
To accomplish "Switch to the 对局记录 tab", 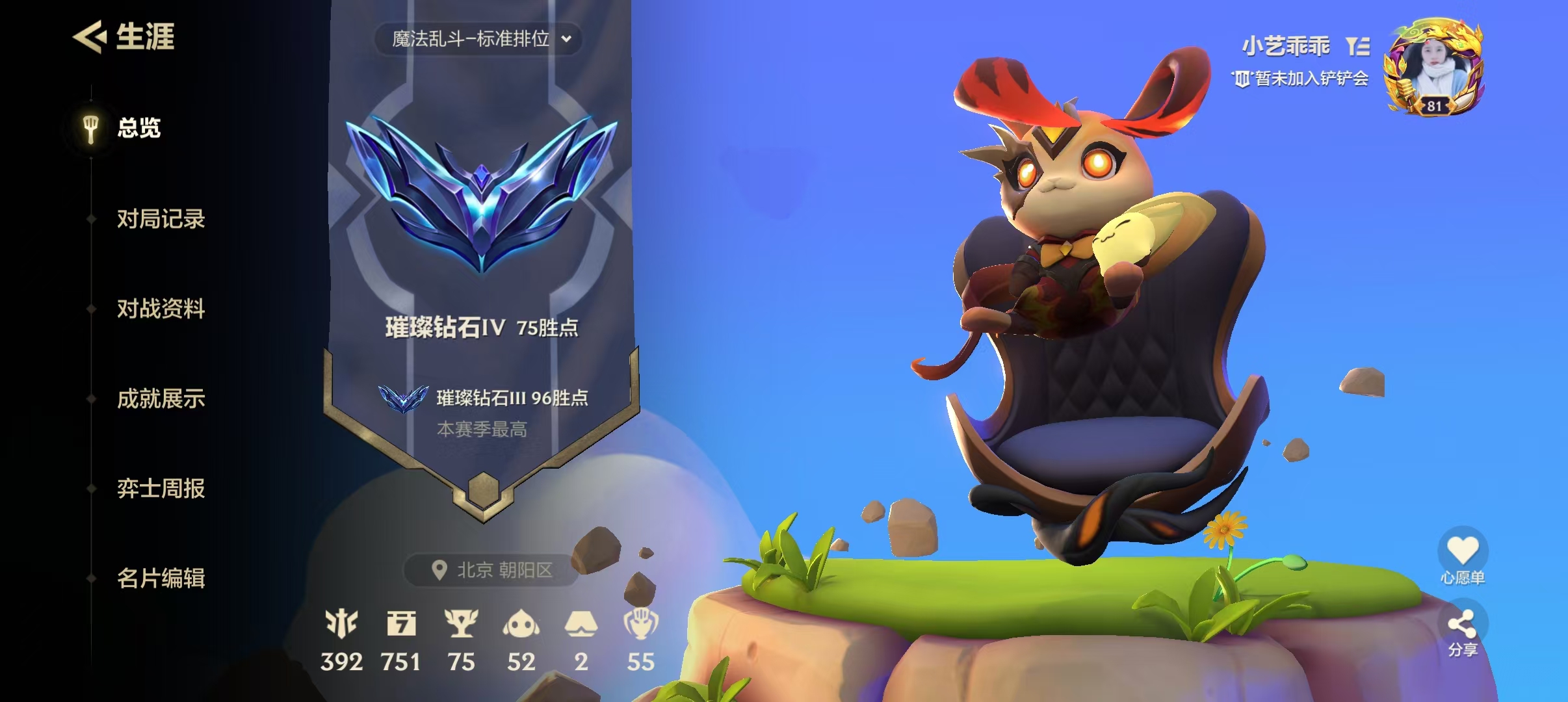I will click(161, 220).
